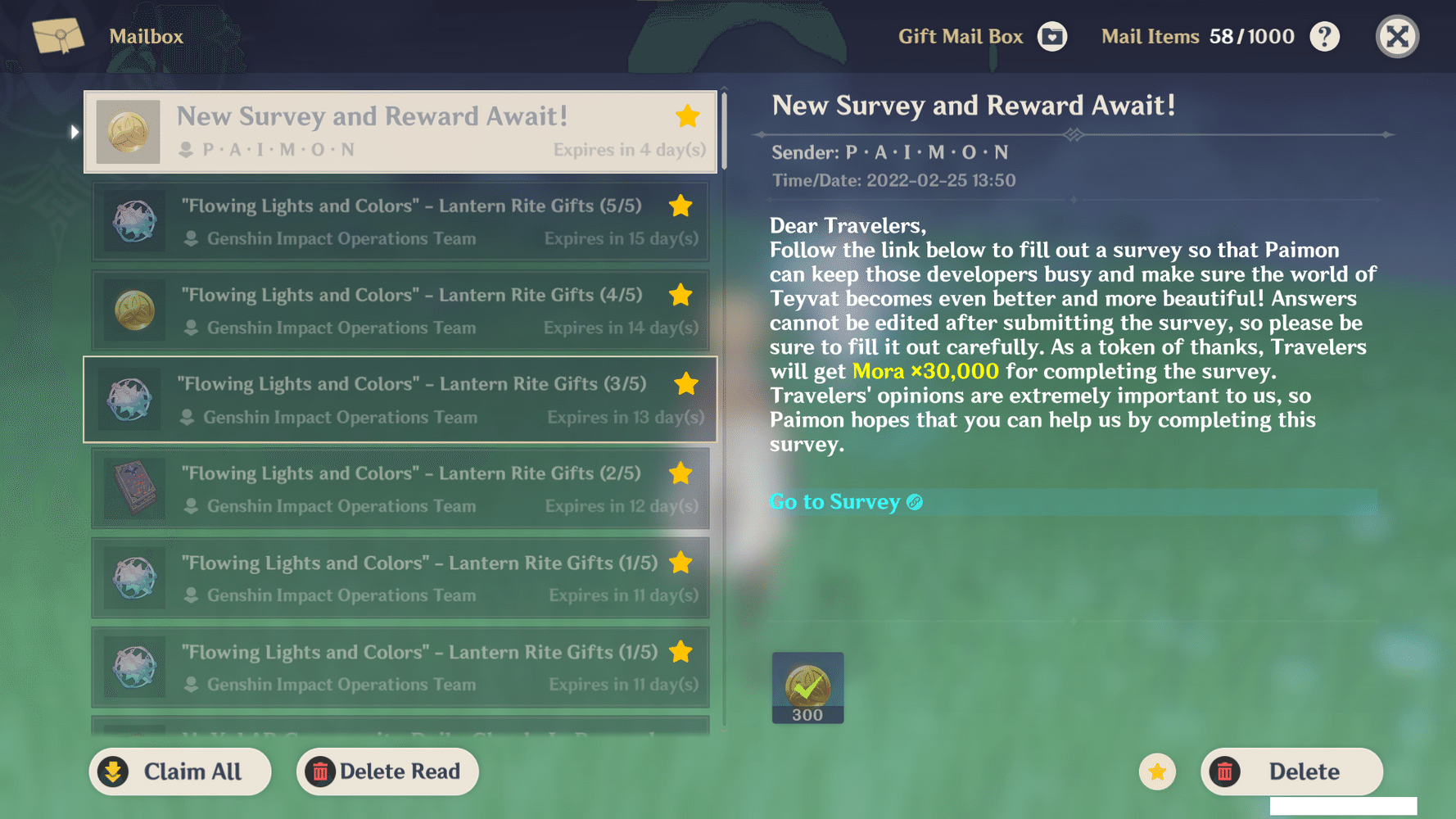Click the download arrow icon inside Claim All

(112, 771)
